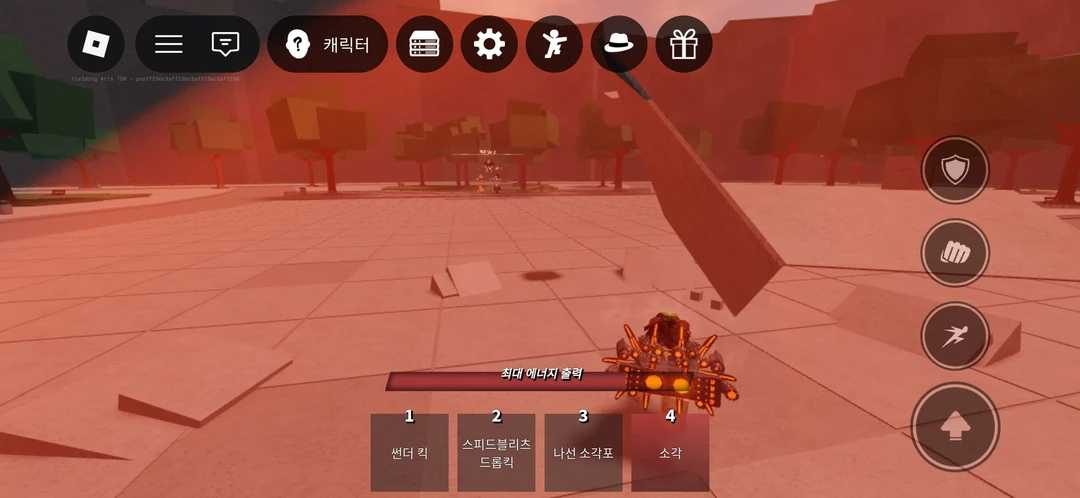The height and width of the screenshot is (498, 1080).
Task: Open the 캐릭터 character selection
Action: click(328, 44)
